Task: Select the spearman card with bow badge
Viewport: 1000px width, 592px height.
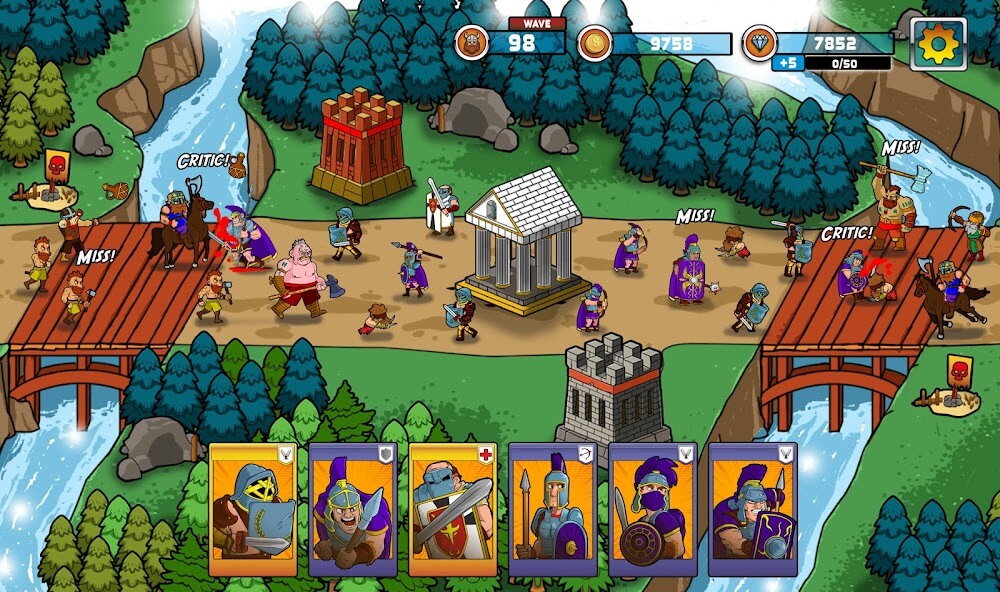Action: (552, 510)
